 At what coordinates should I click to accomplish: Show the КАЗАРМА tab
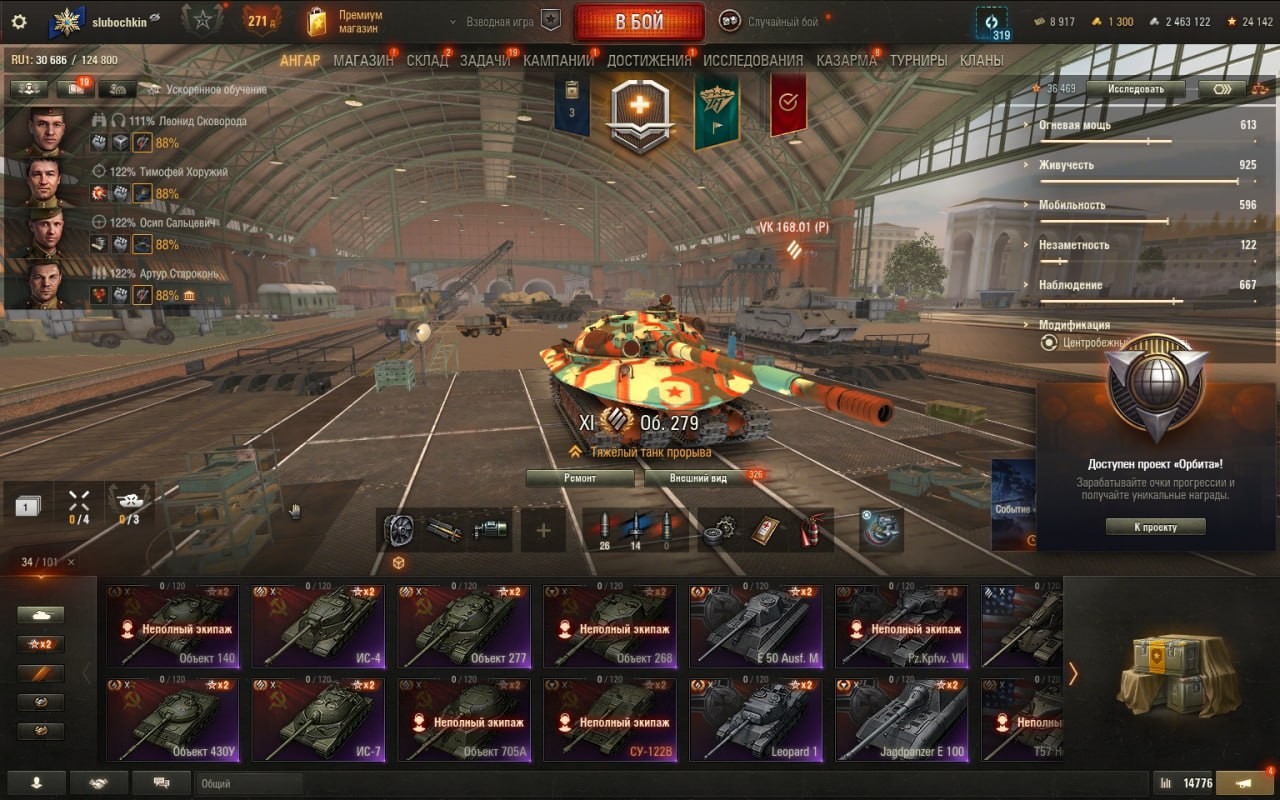[x=846, y=60]
